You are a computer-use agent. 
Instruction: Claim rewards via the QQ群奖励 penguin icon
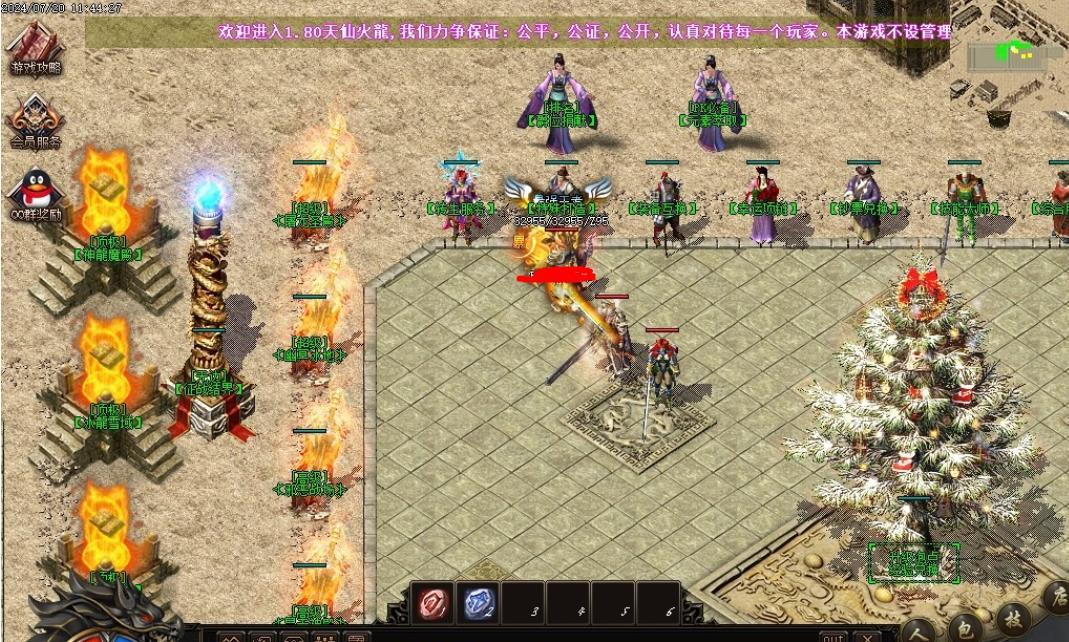pos(35,192)
